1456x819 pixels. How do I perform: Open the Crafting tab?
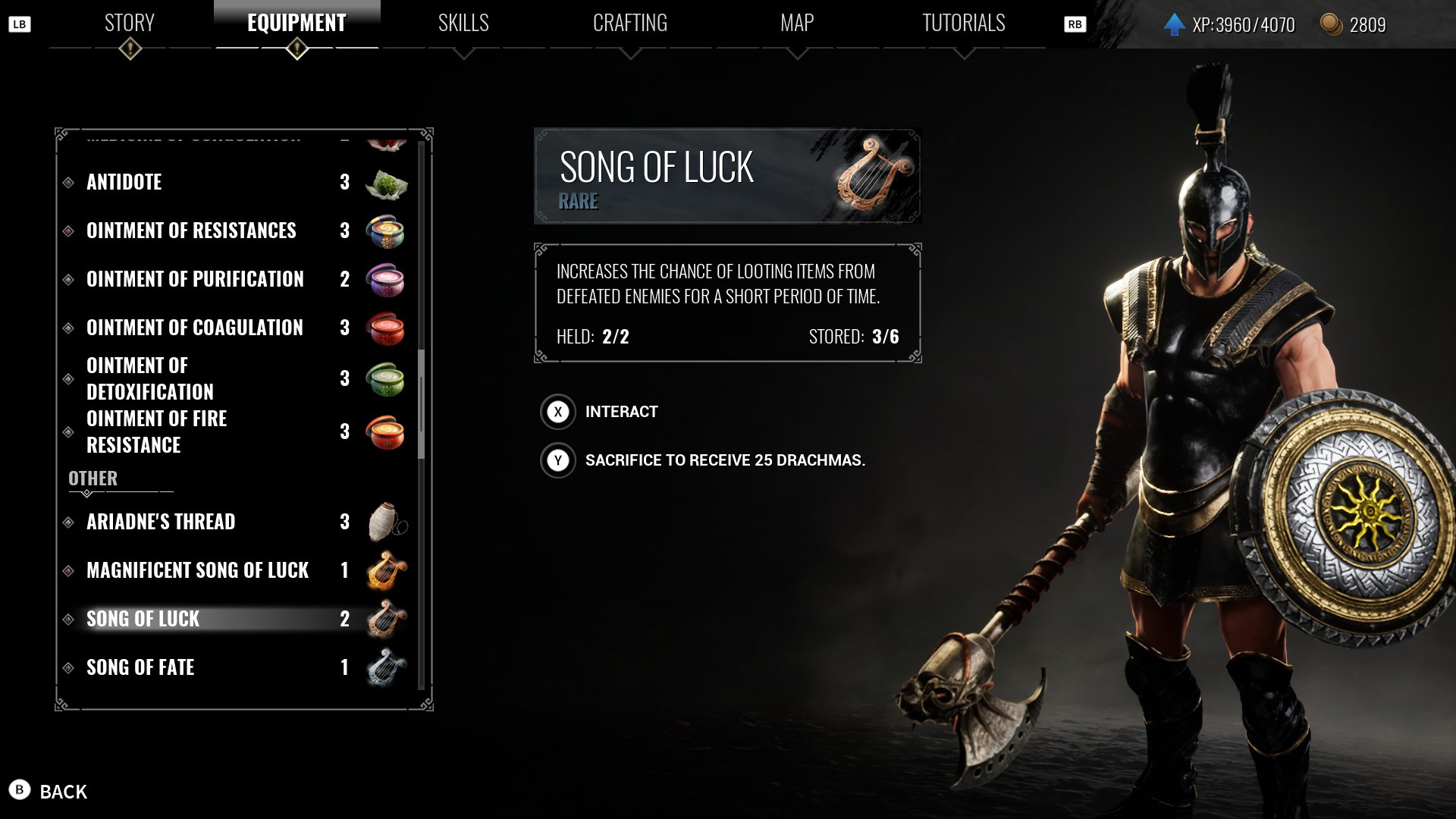coord(629,24)
